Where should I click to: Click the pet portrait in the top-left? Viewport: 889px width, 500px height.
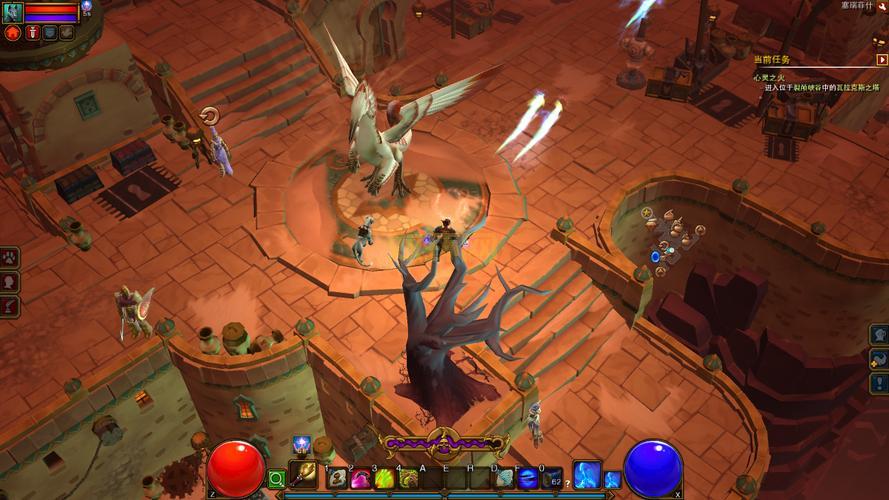pos(12,12)
